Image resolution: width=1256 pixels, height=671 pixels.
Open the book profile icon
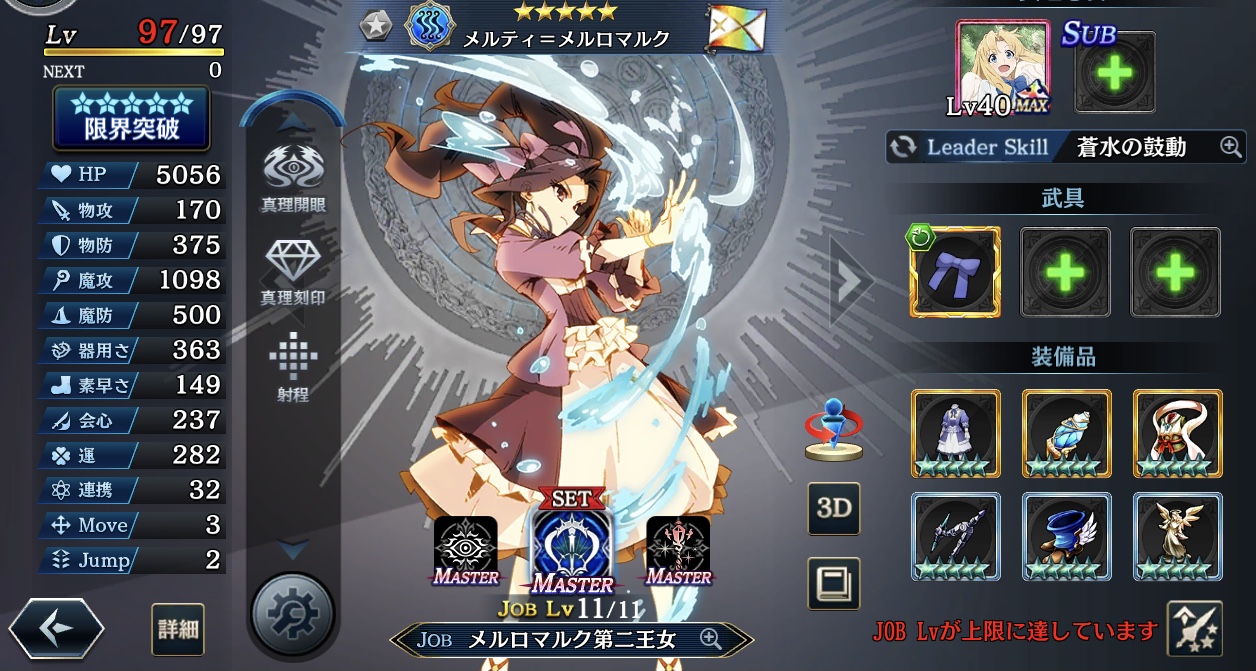click(x=833, y=583)
